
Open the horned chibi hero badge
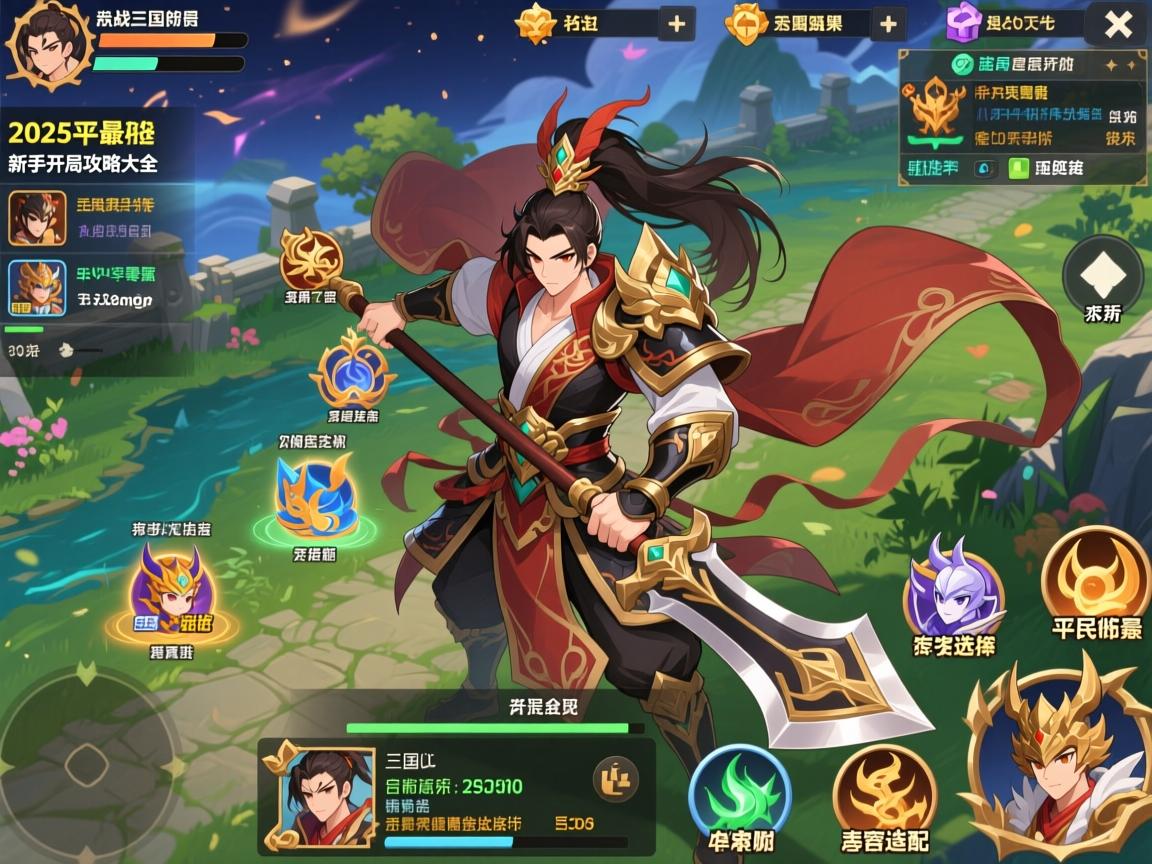click(x=171, y=595)
